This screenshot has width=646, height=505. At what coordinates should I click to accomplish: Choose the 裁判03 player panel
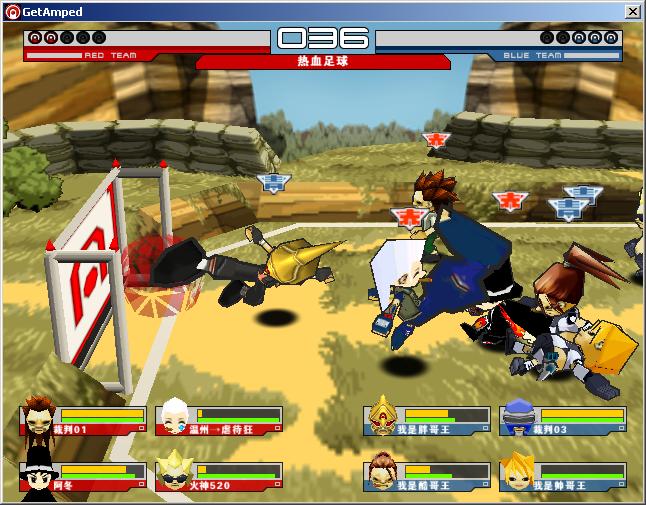click(563, 420)
